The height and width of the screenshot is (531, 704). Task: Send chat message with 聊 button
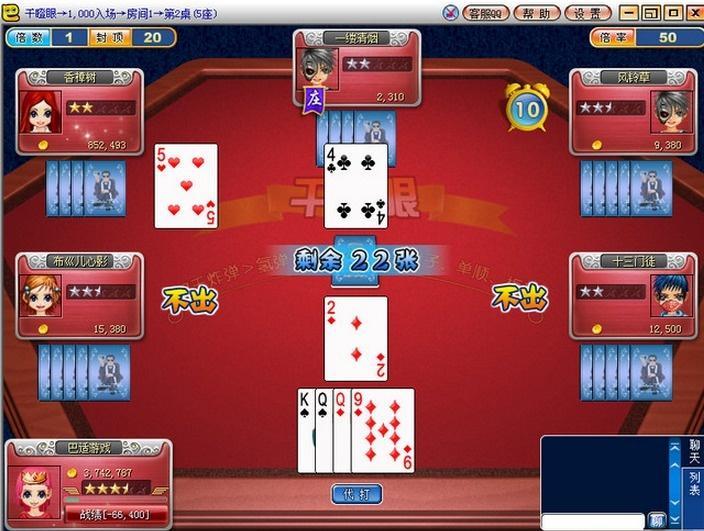click(x=657, y=521)
